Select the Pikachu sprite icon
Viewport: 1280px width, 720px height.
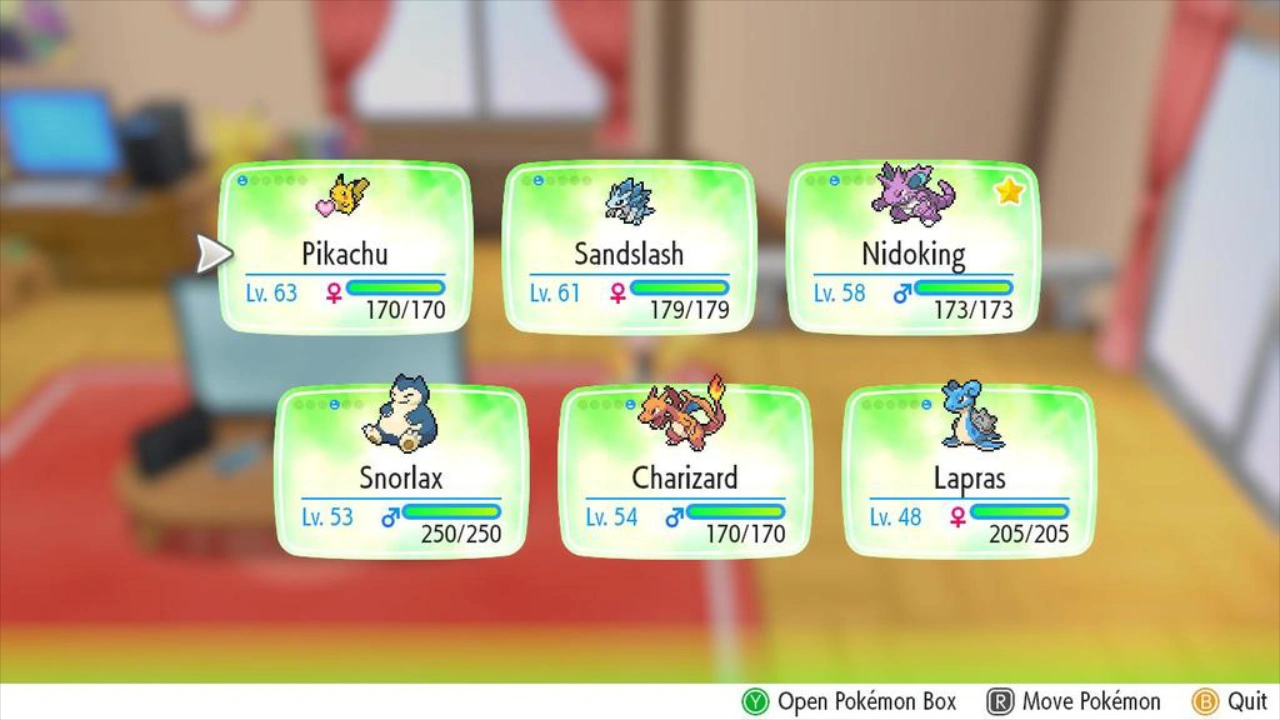[x=346, y=198]
